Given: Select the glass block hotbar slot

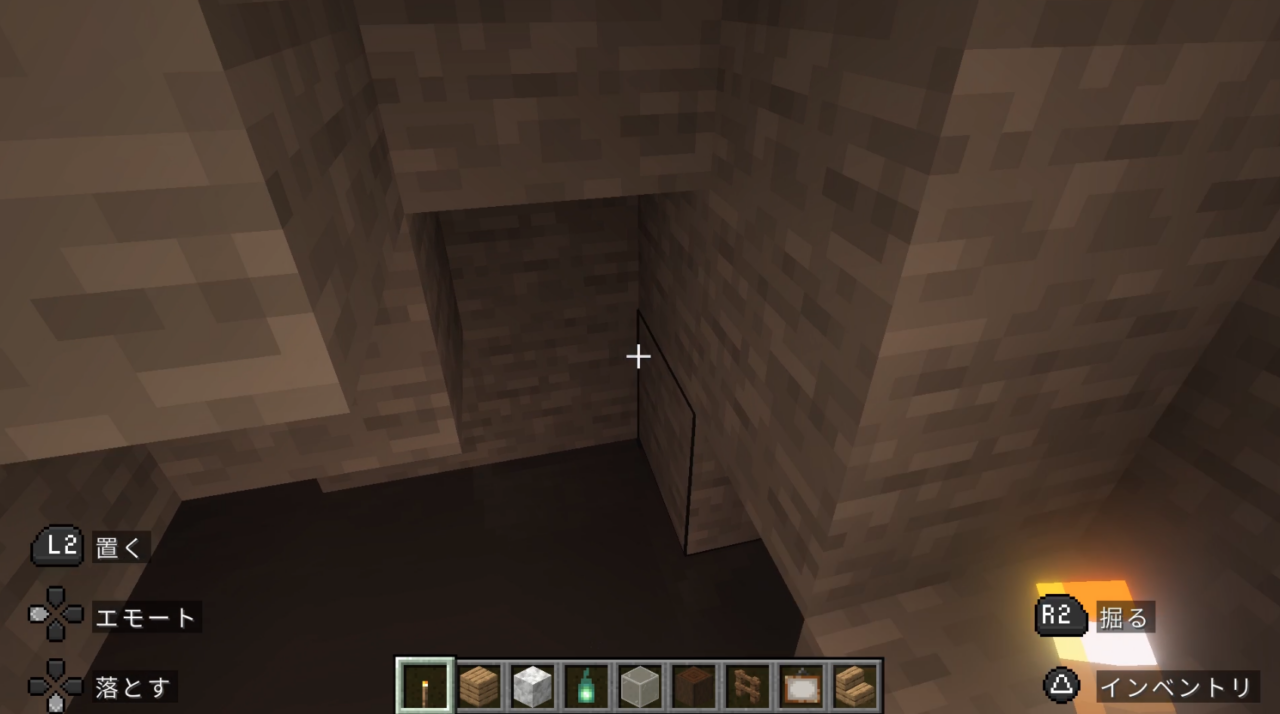Looking at the screenshot, I should pyautogui.click(x=640, y=686).
